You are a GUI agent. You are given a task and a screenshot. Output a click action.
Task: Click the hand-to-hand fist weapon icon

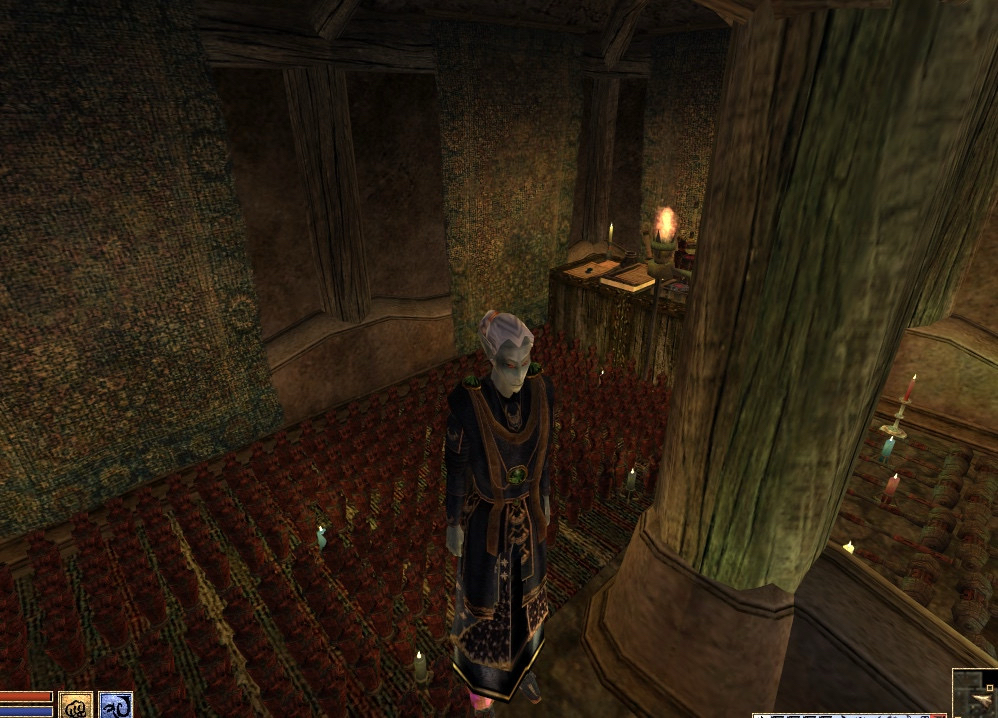click(75, 705)
